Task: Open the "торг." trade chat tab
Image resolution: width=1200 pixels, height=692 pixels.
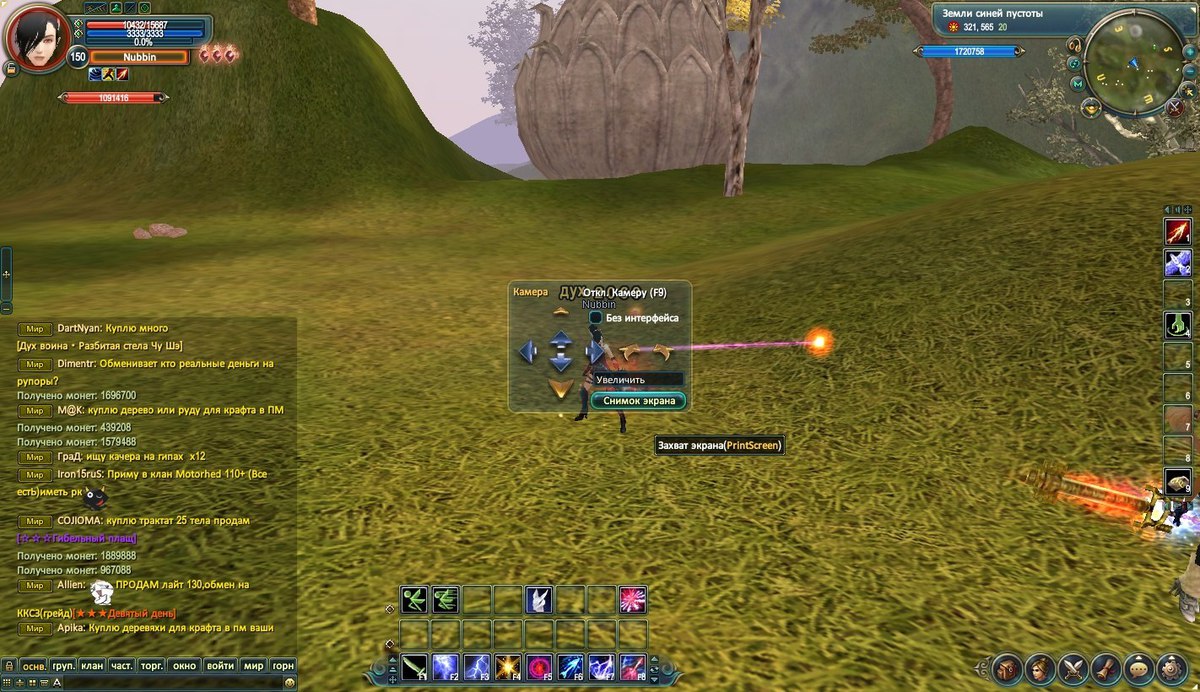Action: coord(152,665)
